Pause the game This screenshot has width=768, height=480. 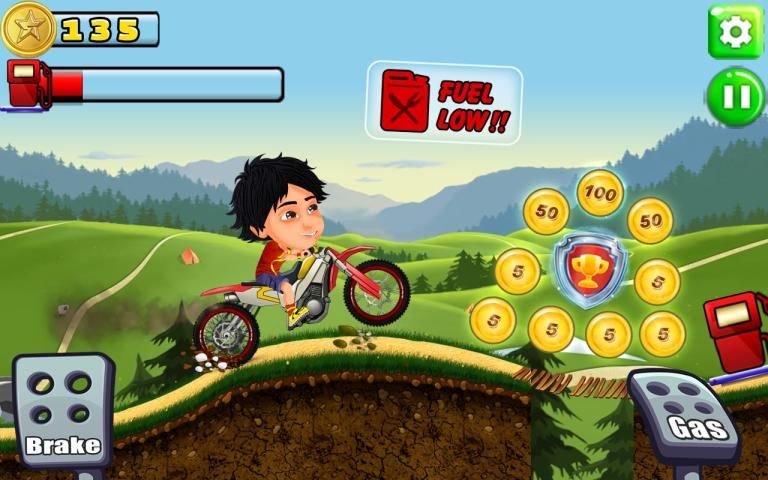coord(735,97)
